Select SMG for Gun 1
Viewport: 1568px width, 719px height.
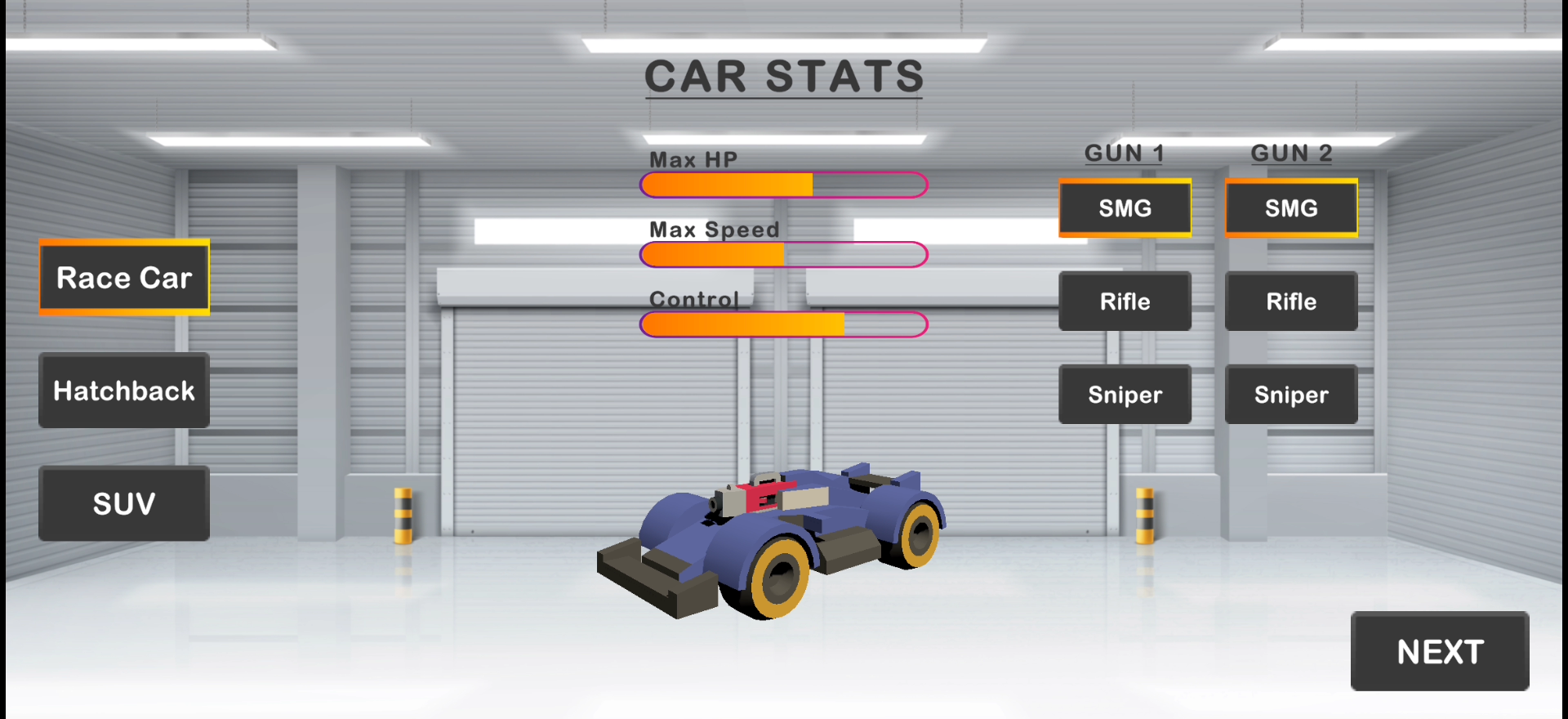click(x=1125, y=208)
